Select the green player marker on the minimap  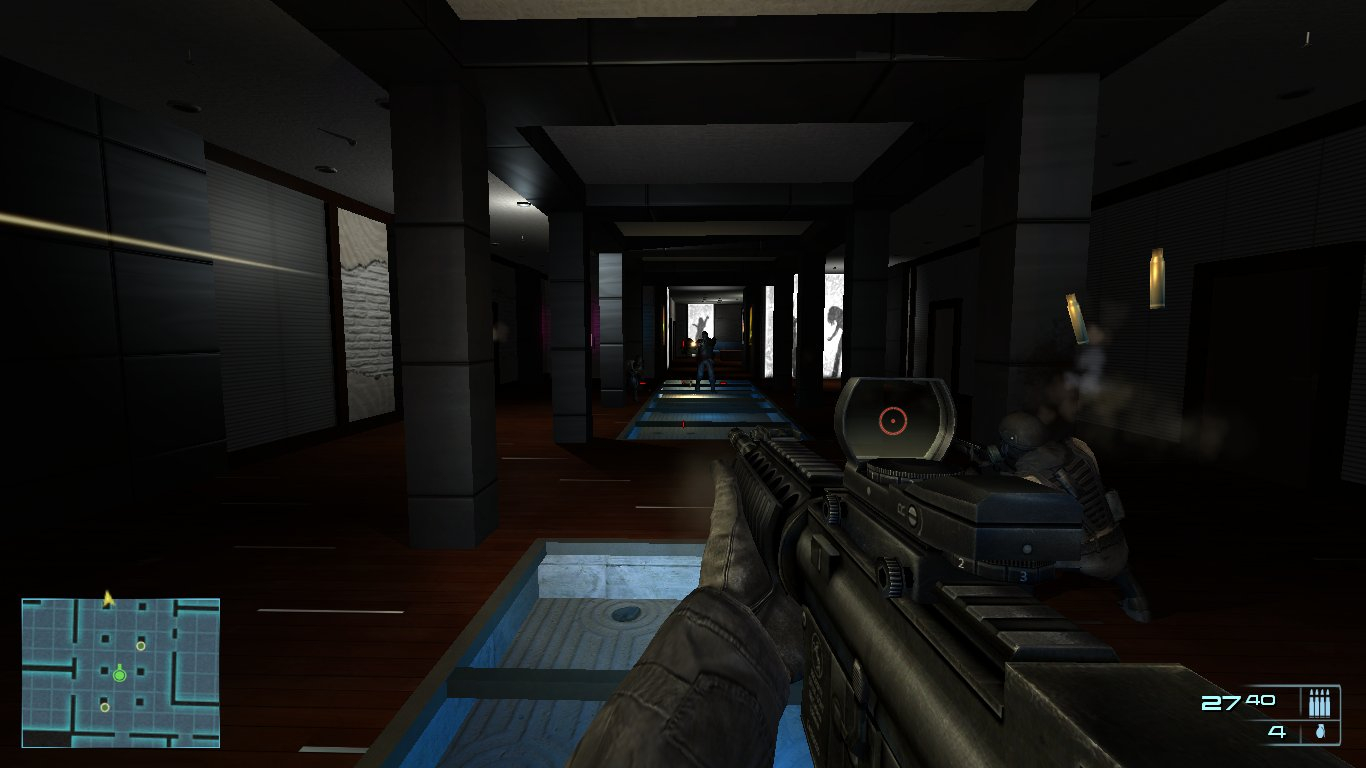[x=120, y=675]
